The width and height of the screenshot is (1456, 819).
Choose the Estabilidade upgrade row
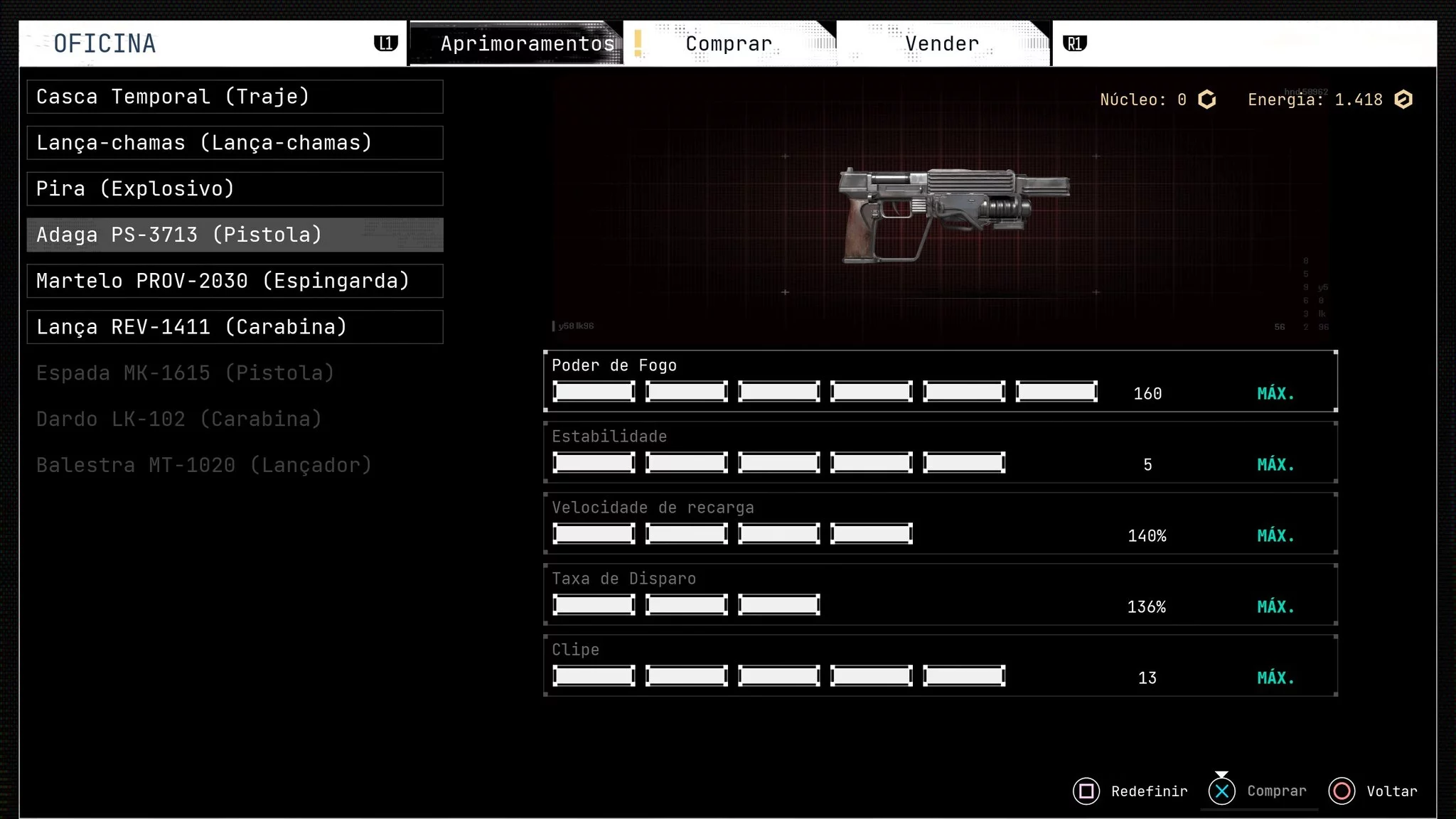(940, 452)
